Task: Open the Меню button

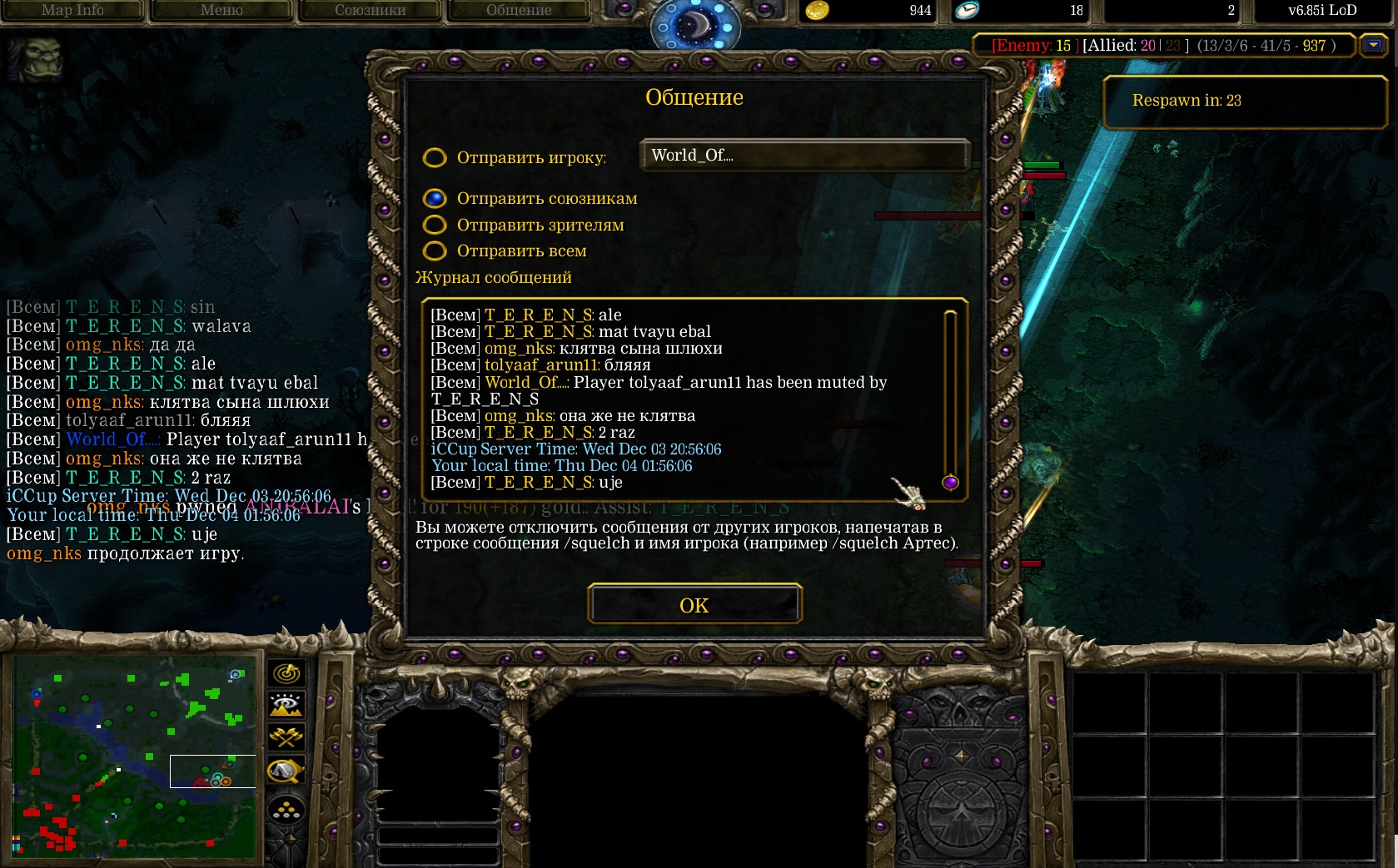Action: (x=221, y=11)
